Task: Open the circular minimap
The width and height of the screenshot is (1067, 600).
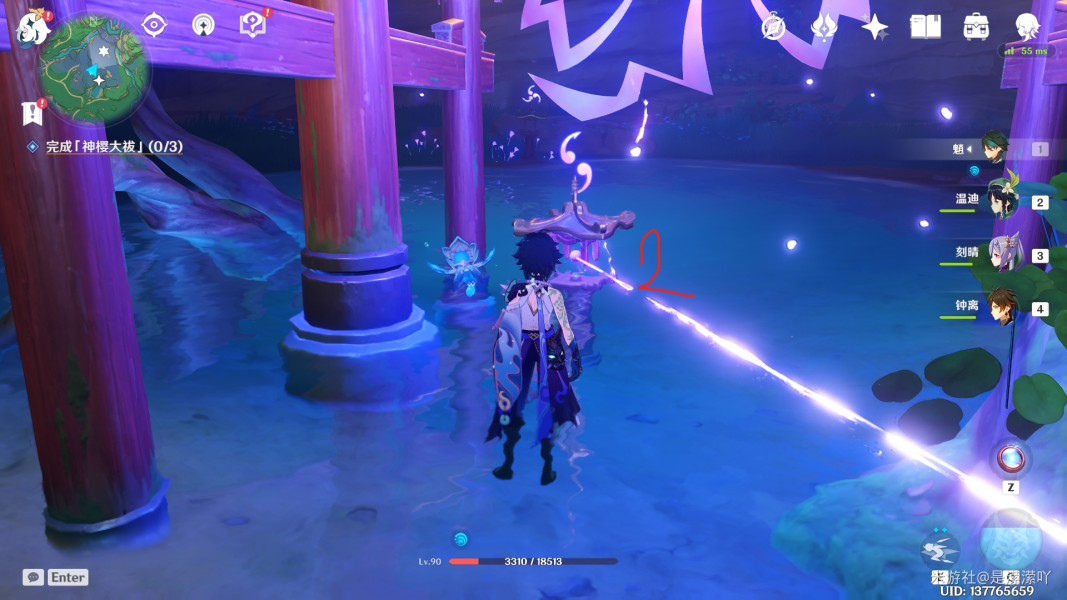Action: click(94, 68)
